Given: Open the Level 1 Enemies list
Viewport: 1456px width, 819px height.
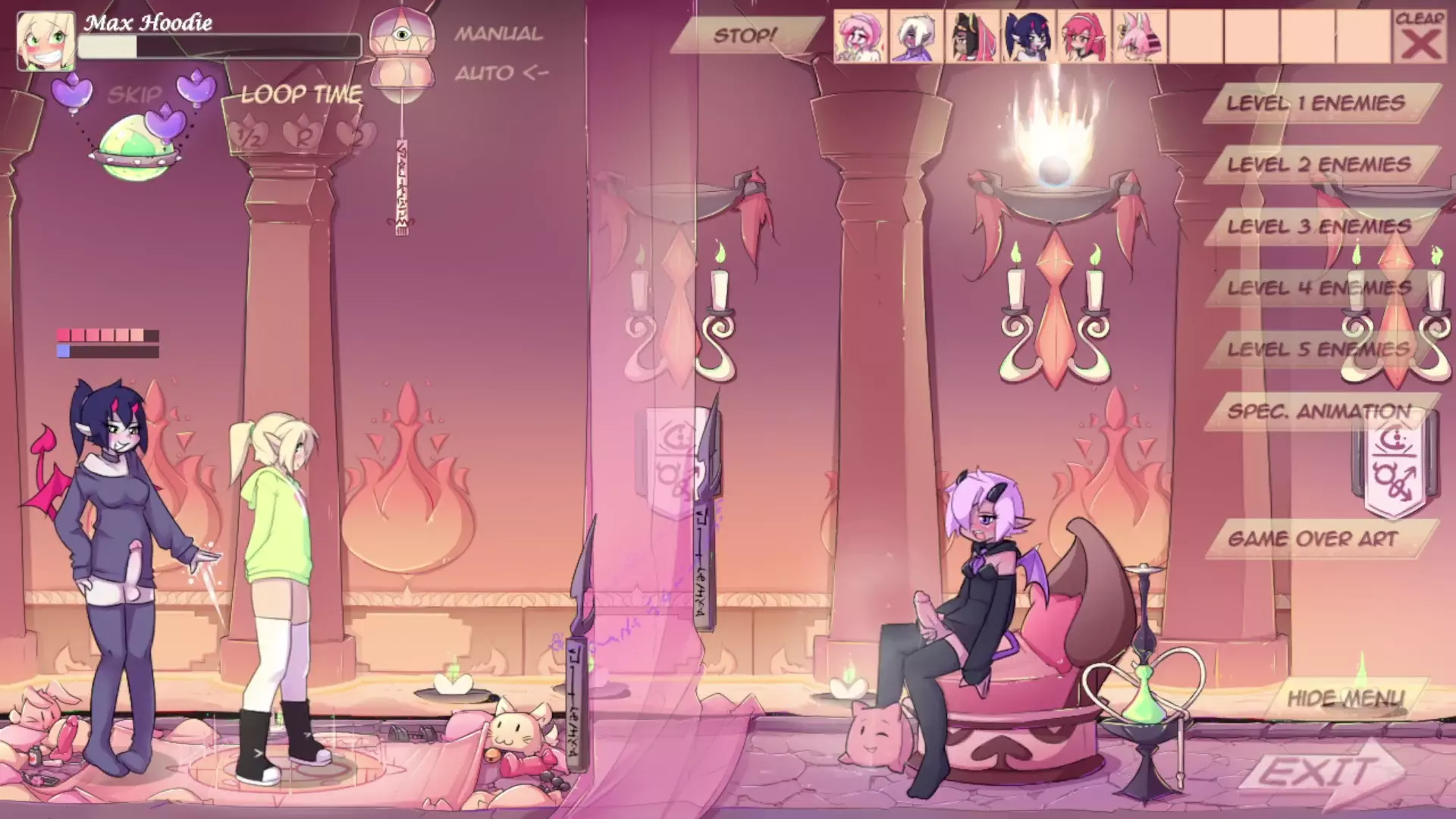Looking at the screenshot, I should (x=1316, y=103).
